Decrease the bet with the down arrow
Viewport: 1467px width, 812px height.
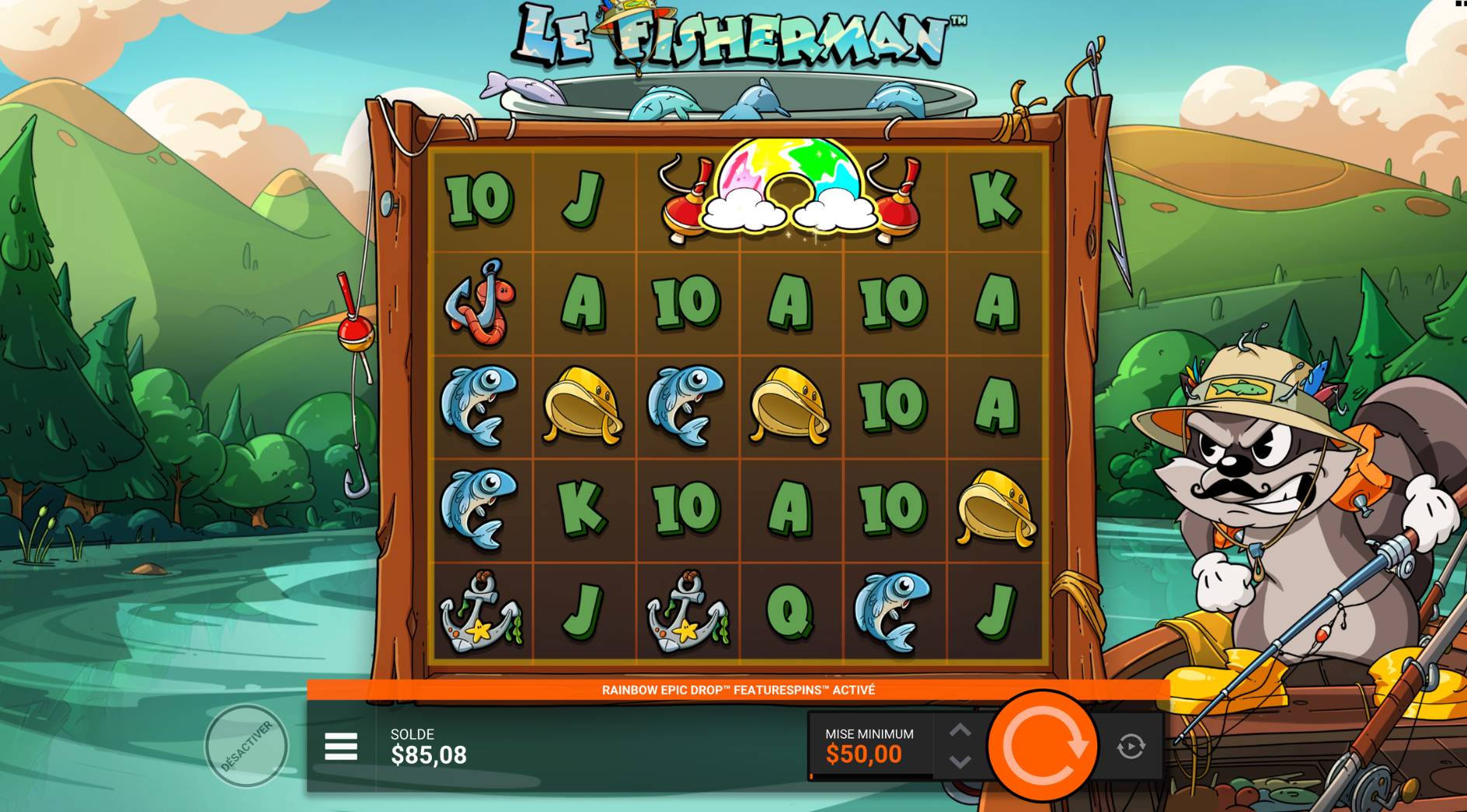point(960,762)
